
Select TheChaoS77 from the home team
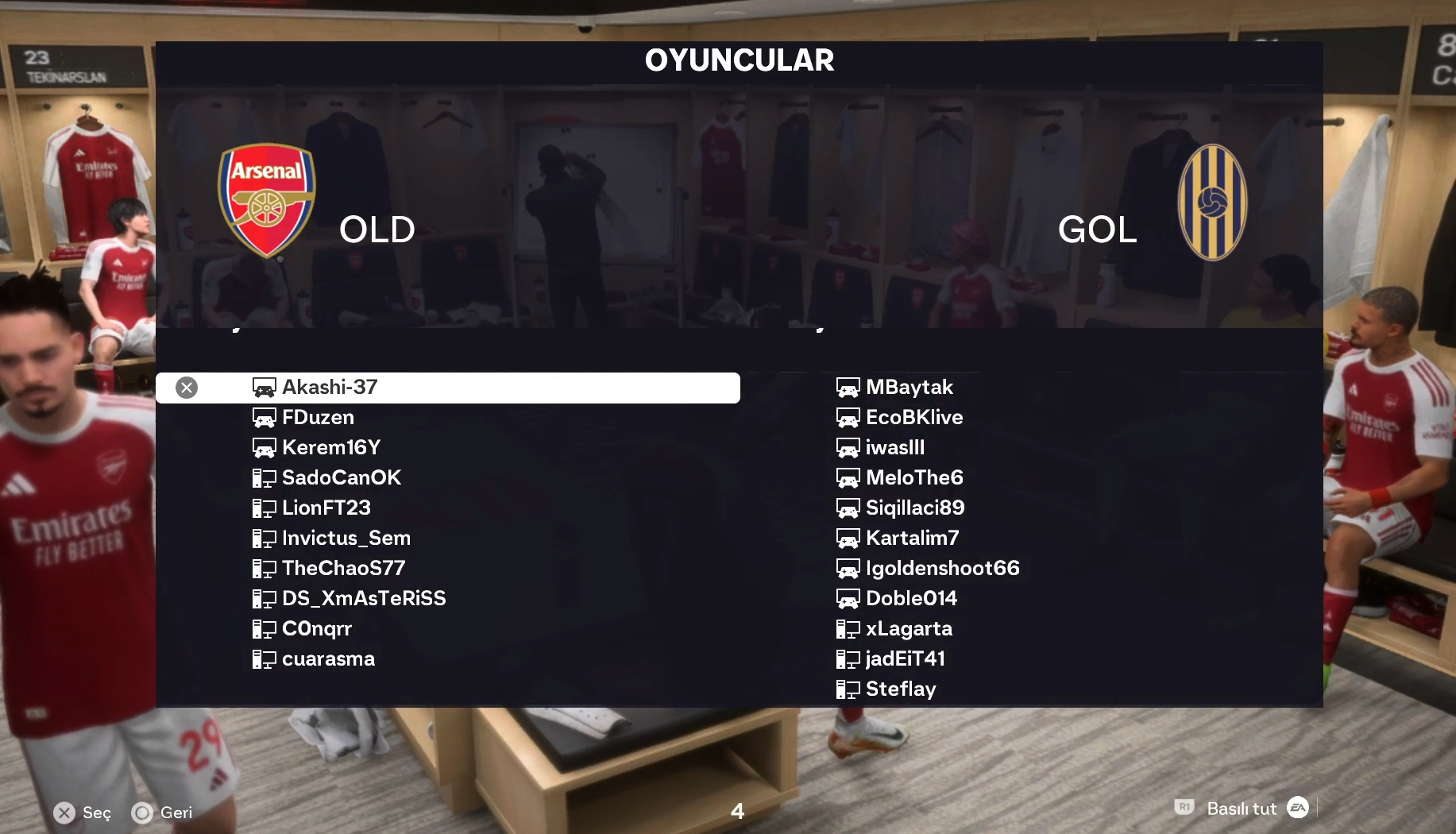pyautogui.click(x=343, y=569)
